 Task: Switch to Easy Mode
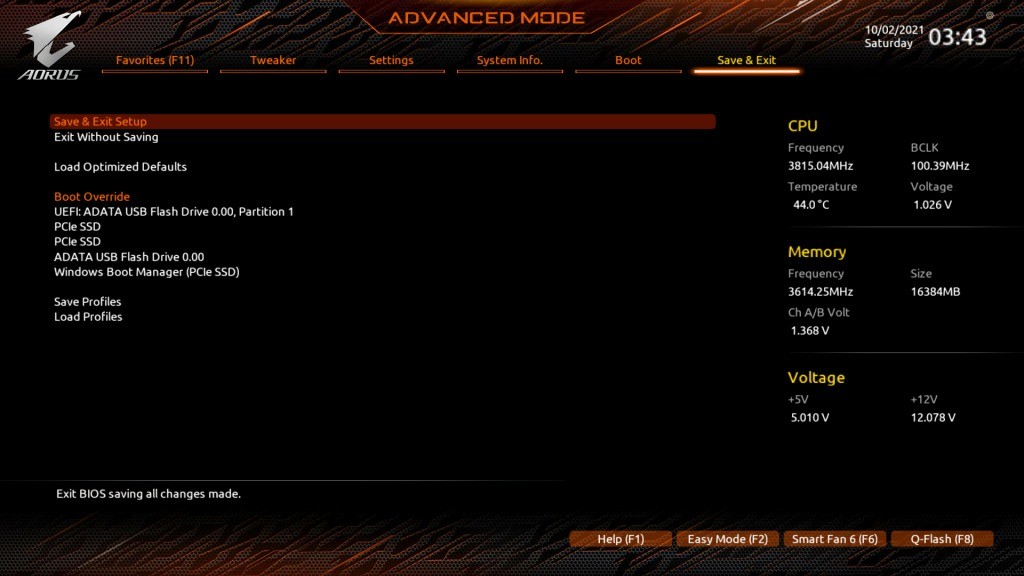coord(727,539)
